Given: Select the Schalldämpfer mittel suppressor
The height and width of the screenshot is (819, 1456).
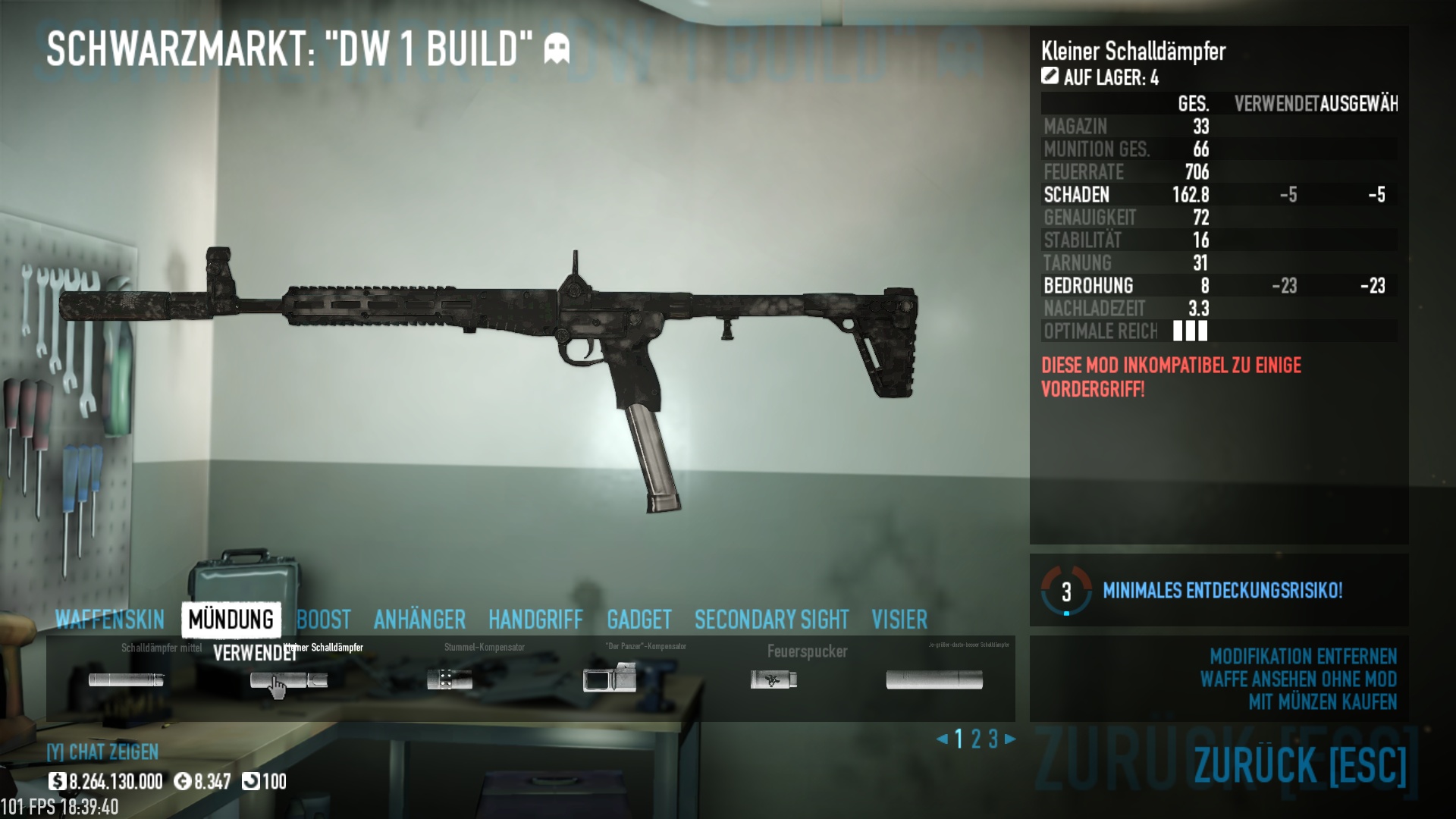Looking at the screenshot, I should (126, 679).
